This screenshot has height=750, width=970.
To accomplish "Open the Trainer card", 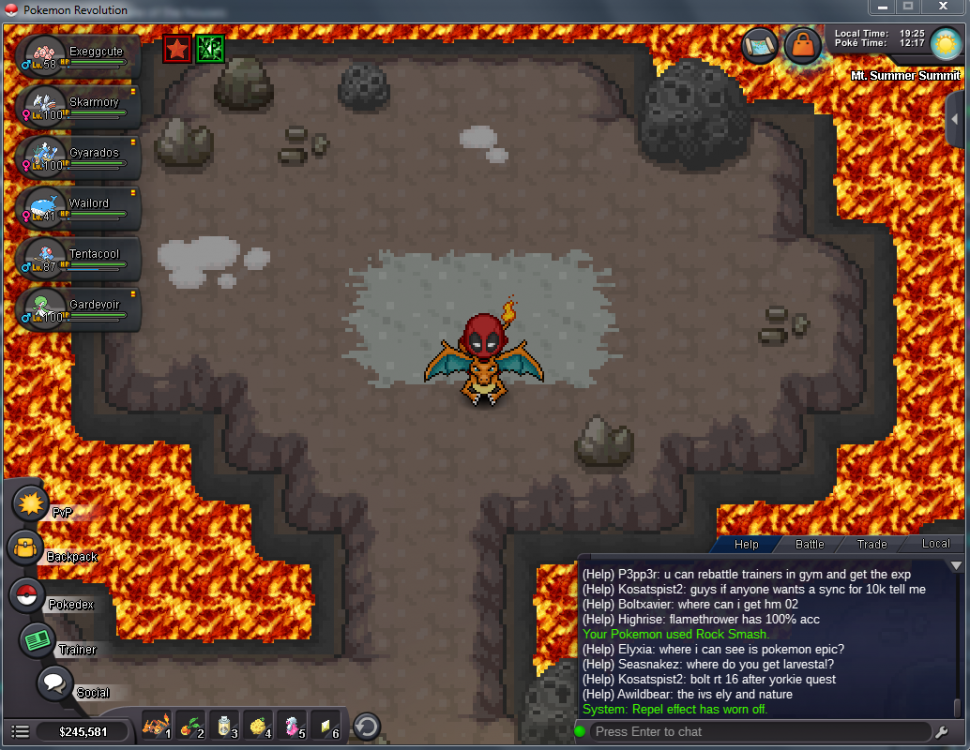I will [x=38, y=640].
